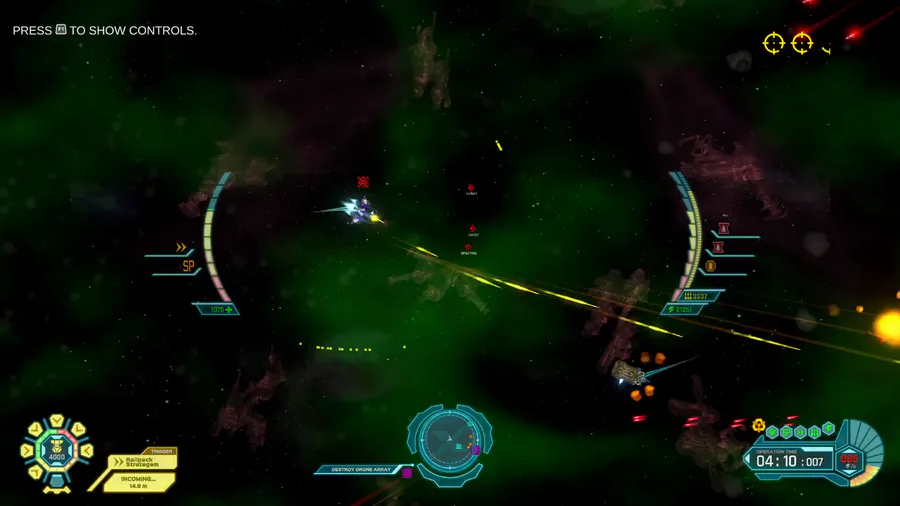Select the orange bullet weapon icon
The height and width of the screenshot is (506, 900).
[711, 266]
